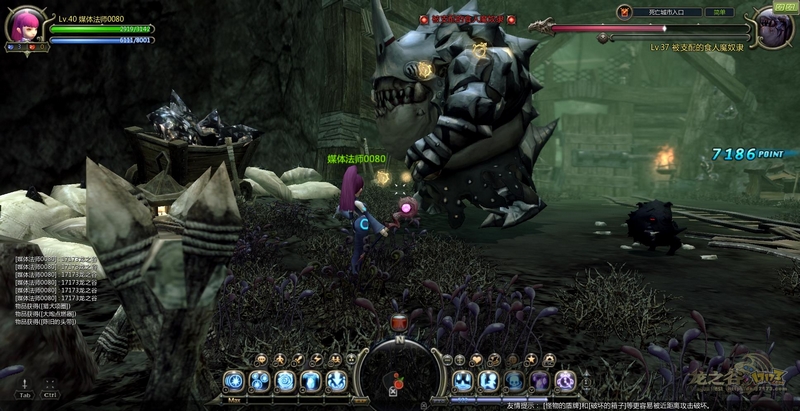Use the triple-orb skill icon
The width and height of the screenshot is (800, 411).
(x=260, y=381)
